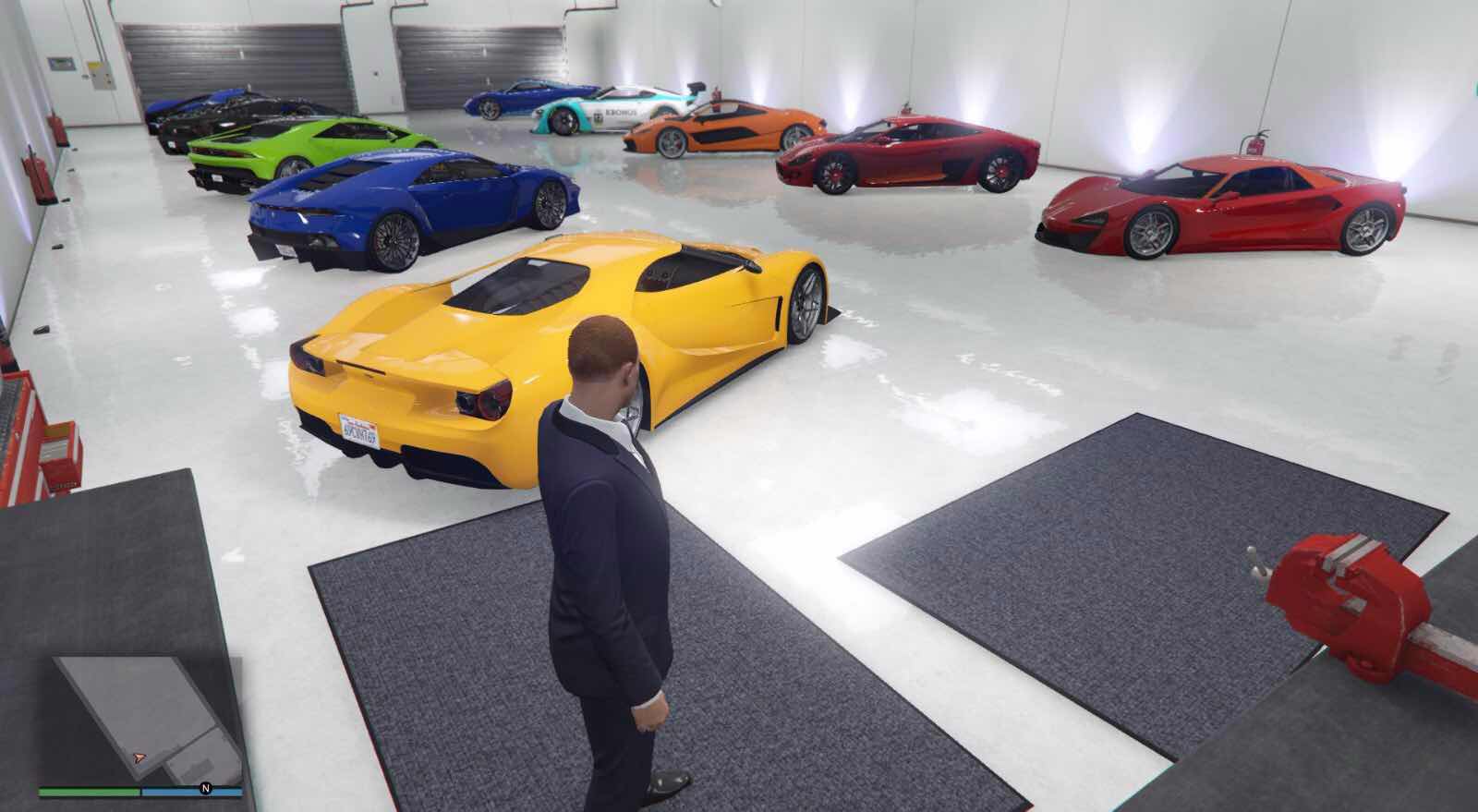The image size is (1478, 812).
Task: Click the north compass indicator on the minimap
Action: [x=205, y=788]
